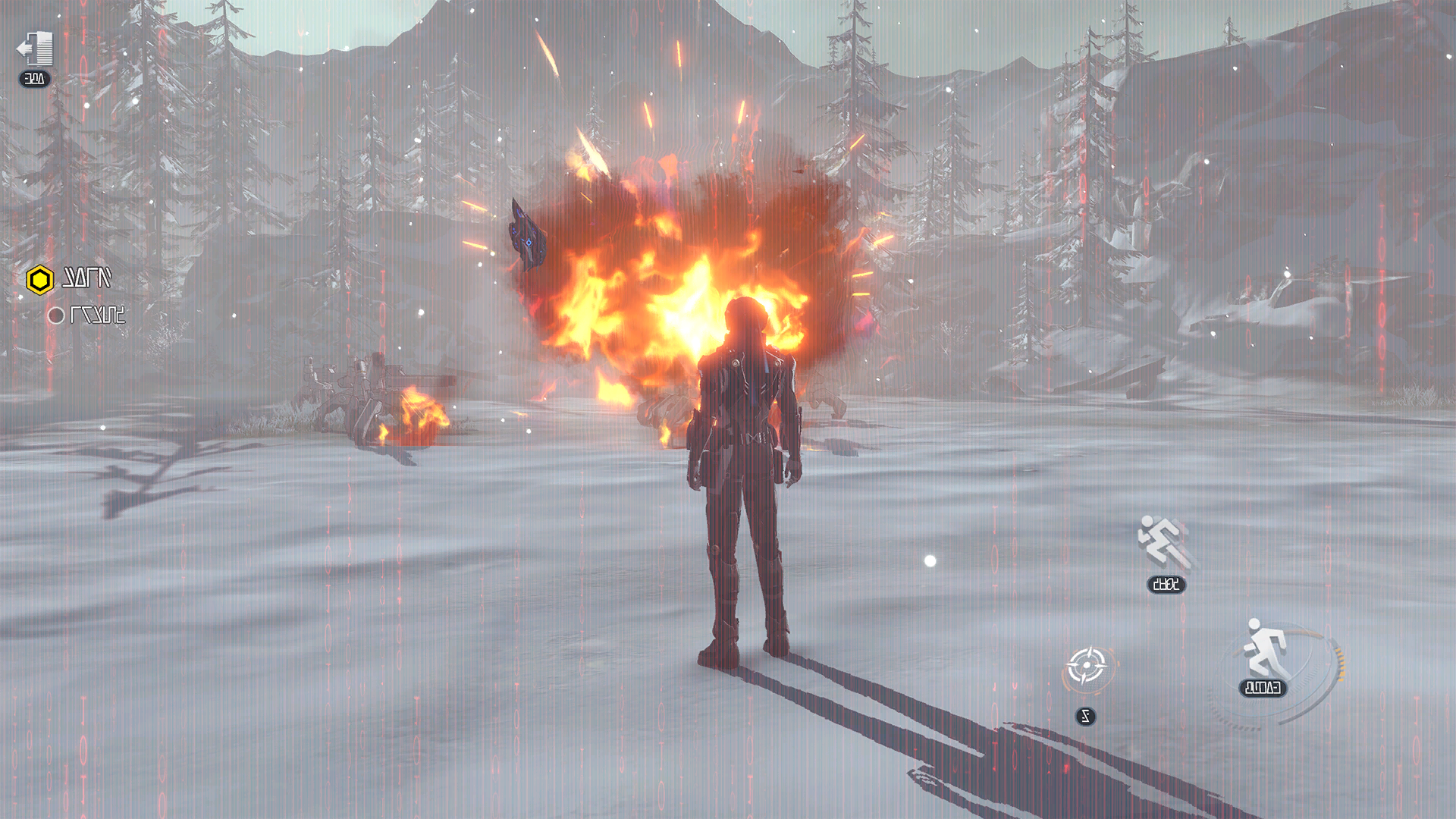Activate the crosshair target lock icon
Screen dimensions: 1456x819
coord(1086,667)
